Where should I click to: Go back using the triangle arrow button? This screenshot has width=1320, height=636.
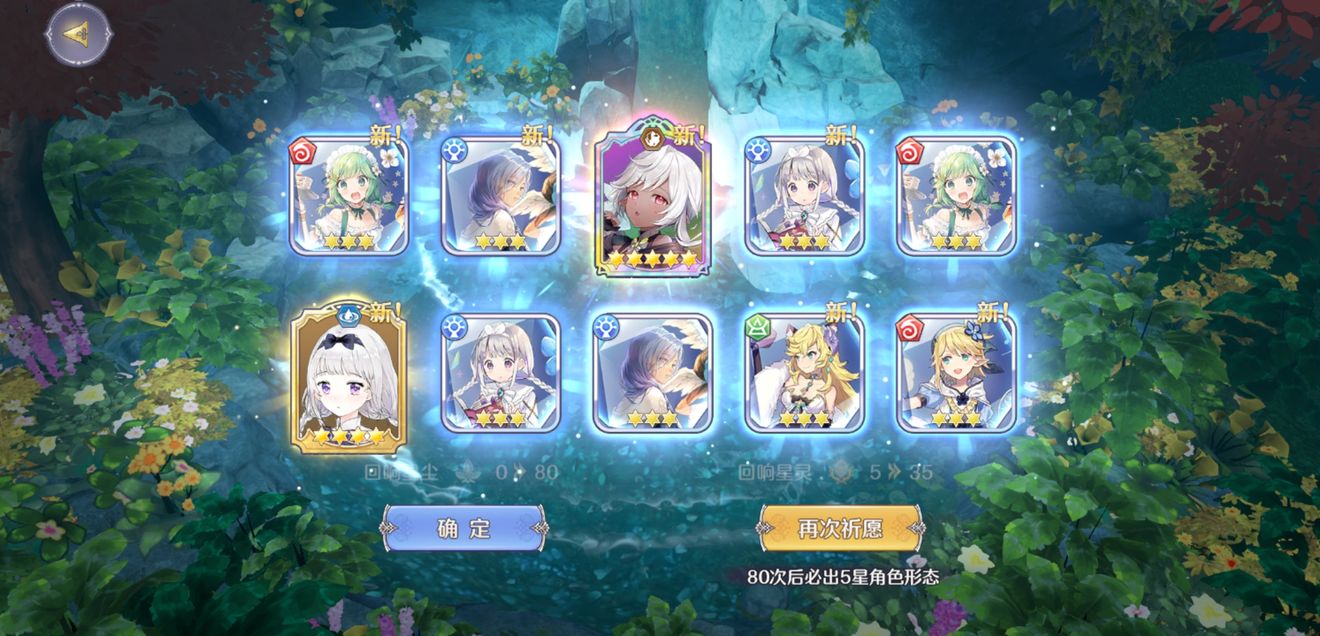click(77, 34)
